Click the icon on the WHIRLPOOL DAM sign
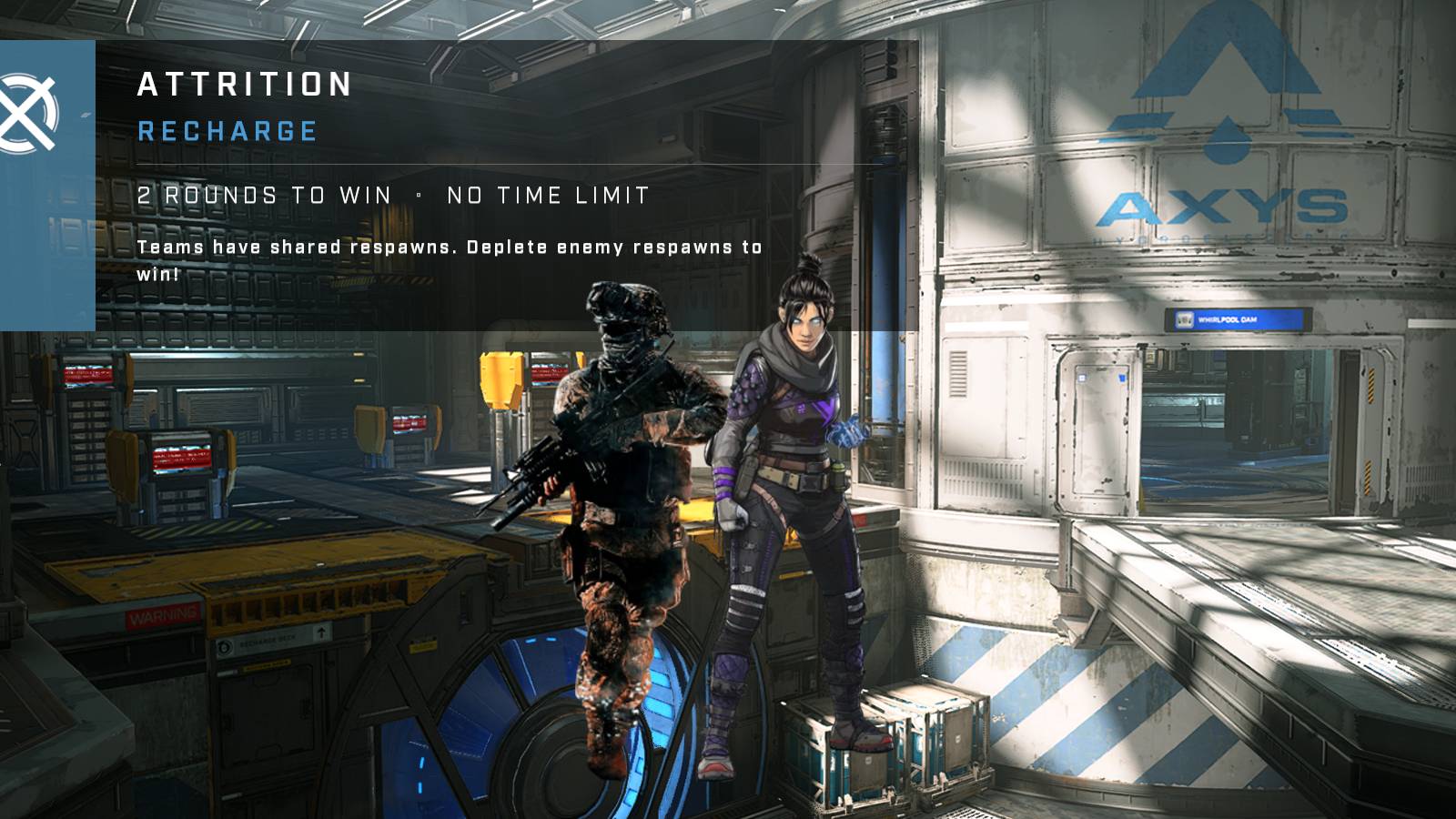The image size is (1456, 819). 1185,318
